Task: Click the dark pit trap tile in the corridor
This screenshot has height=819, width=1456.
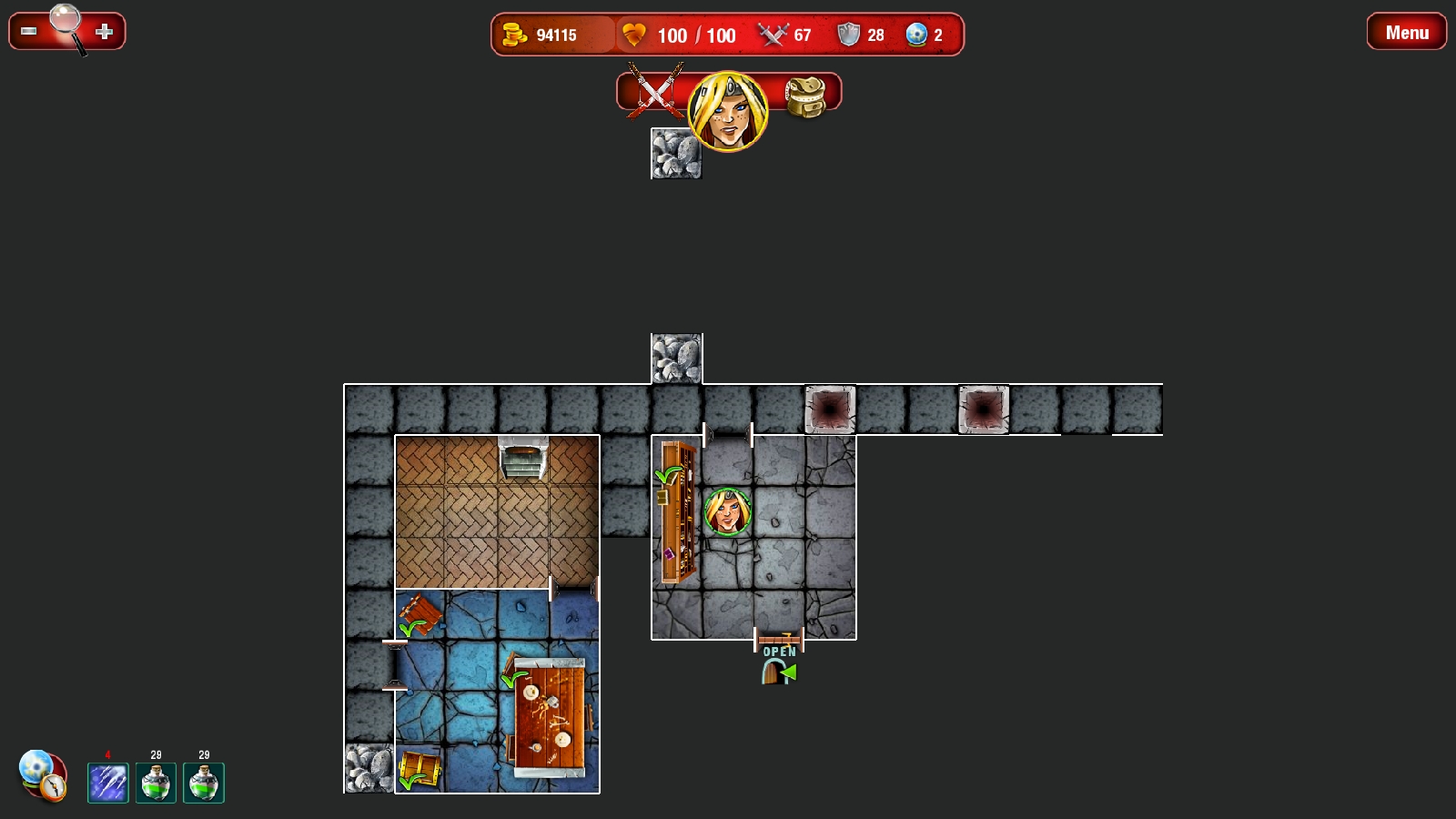Action: click(x=829, y=409)
